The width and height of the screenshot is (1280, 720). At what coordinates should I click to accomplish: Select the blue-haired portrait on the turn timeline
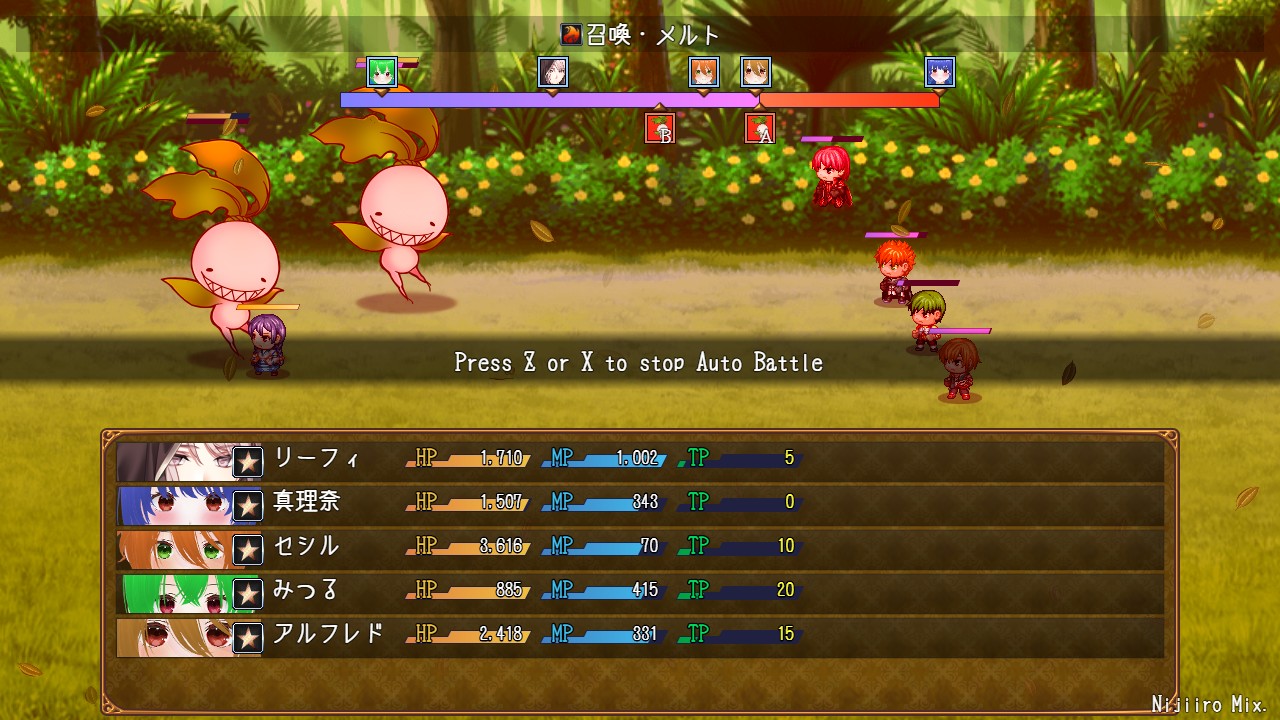[x=940, y=72]
